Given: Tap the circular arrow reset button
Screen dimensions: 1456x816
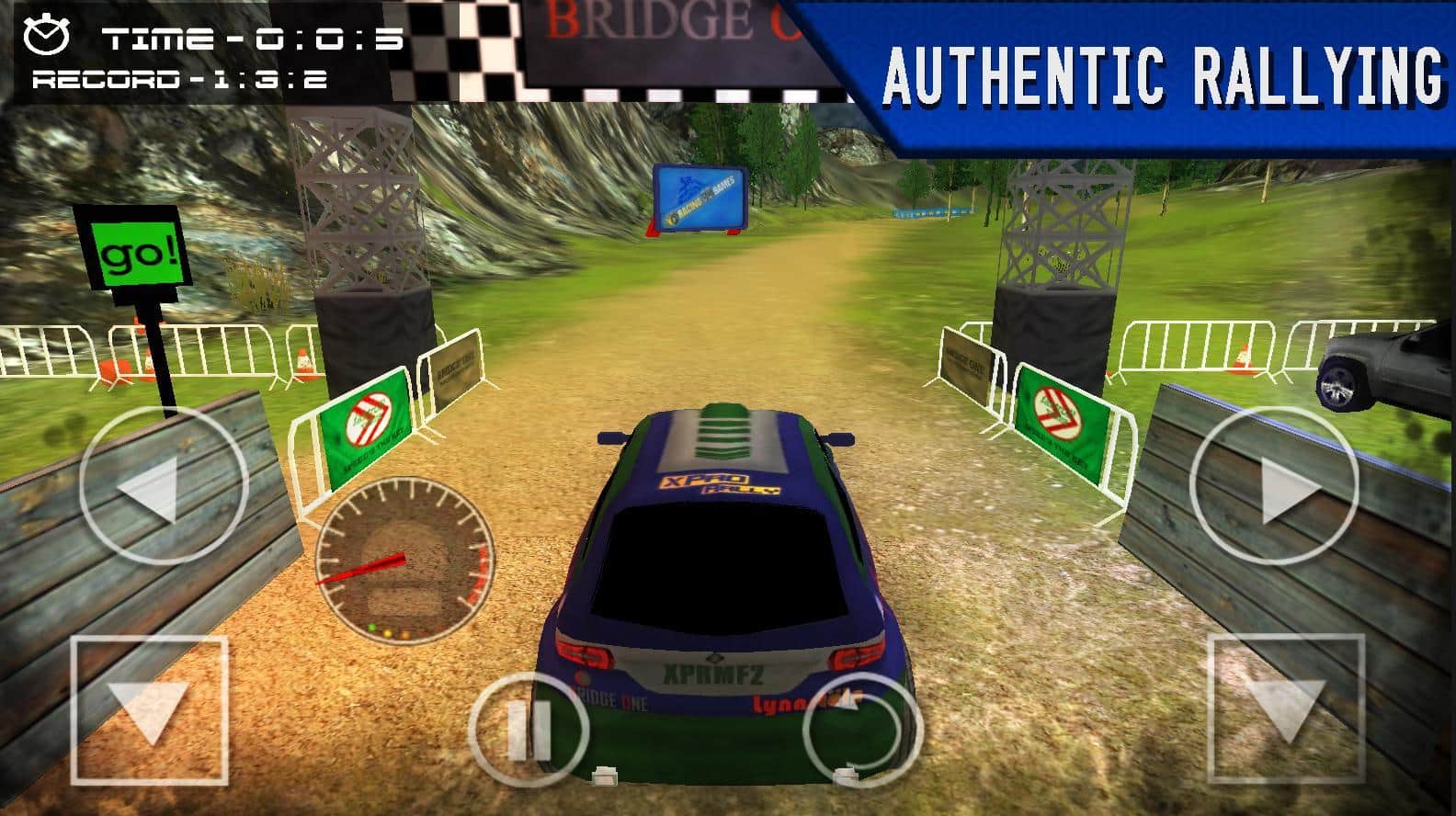Looking at the screenshot, I should pyautogui.click(x=861, y=730).
